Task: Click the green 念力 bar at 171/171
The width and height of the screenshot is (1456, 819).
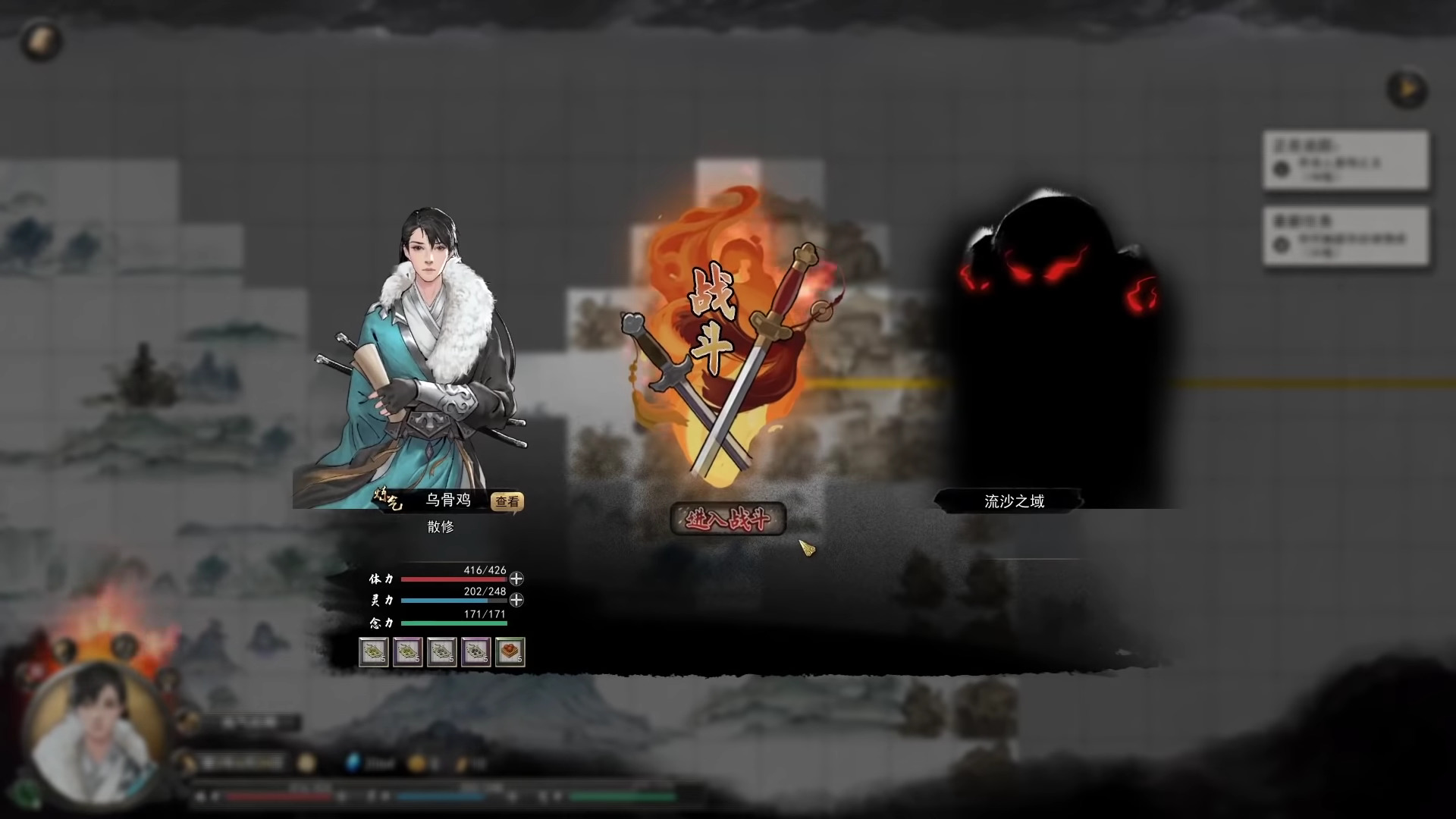Action: click(455, 623)
